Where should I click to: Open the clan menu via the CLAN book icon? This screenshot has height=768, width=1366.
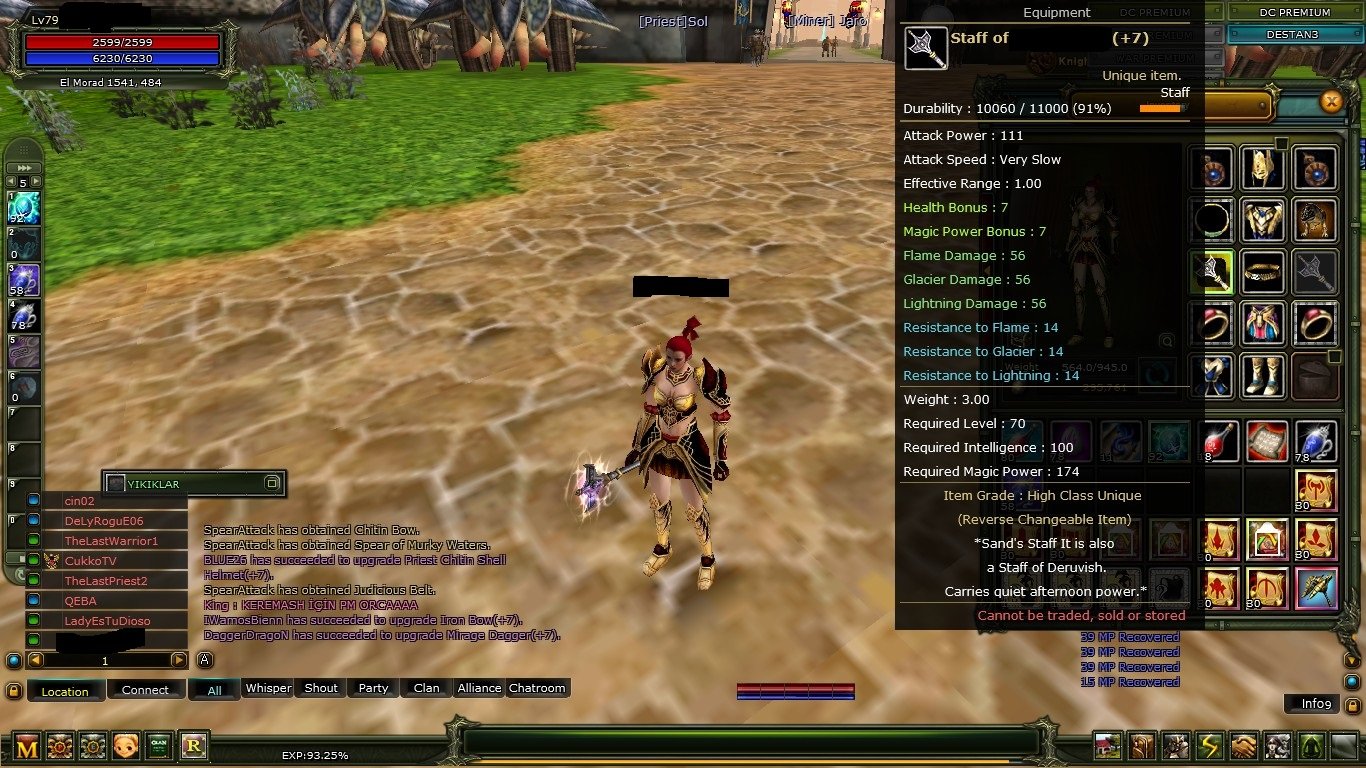coord(159,748)
